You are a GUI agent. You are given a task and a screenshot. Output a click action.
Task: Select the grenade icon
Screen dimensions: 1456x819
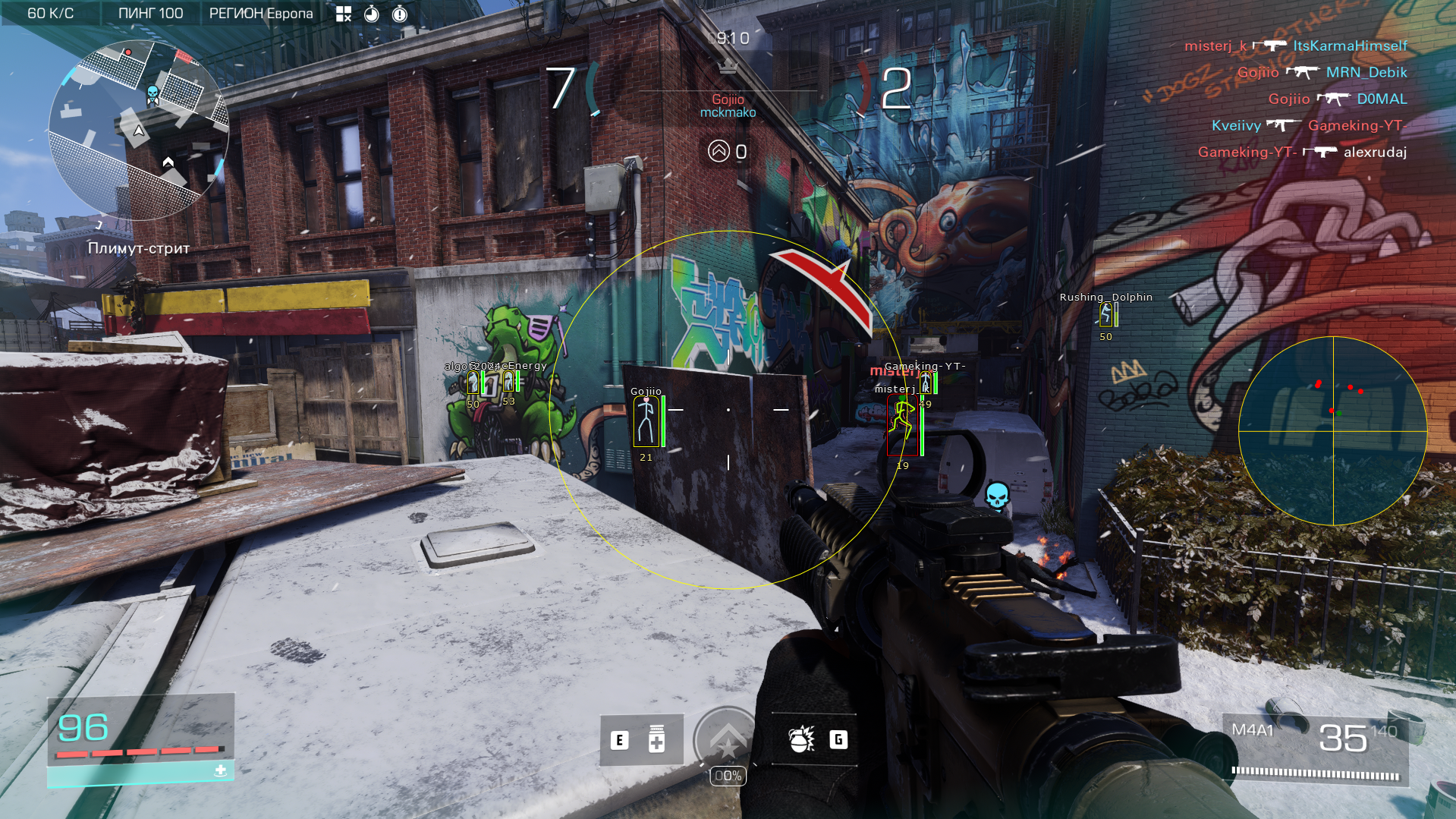[801, 739]
